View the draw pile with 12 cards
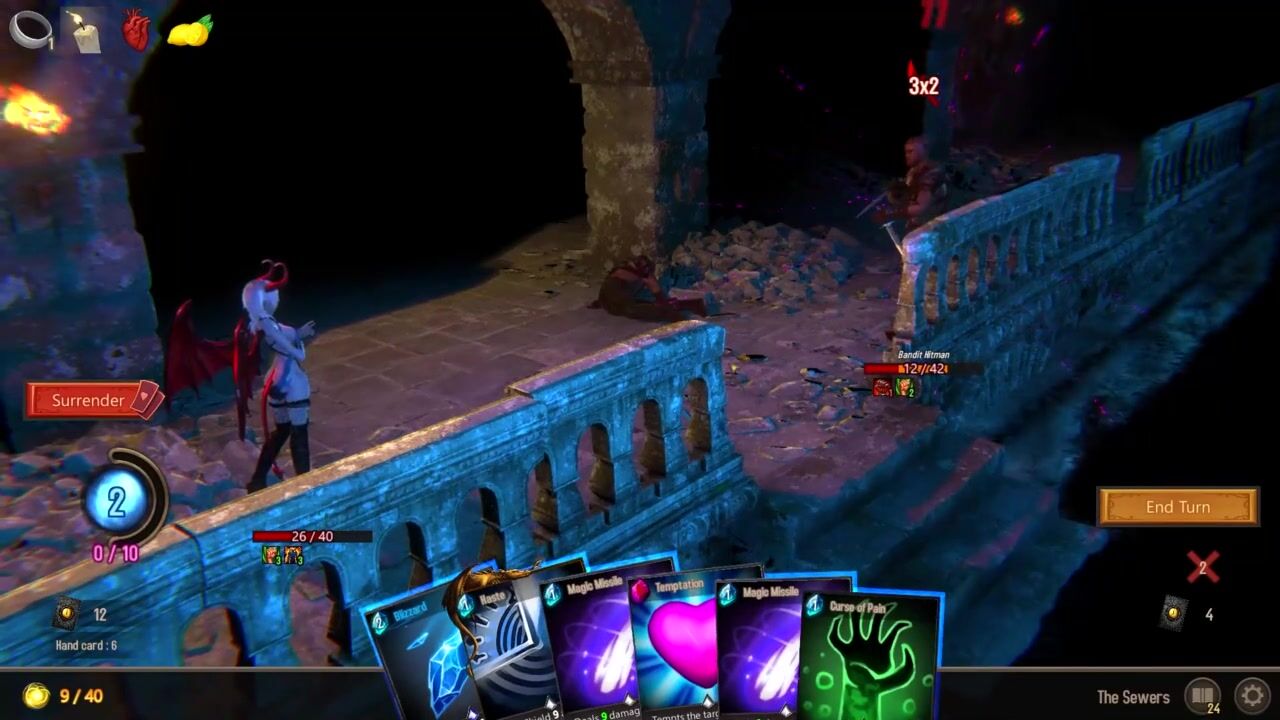 coord(67,613)
